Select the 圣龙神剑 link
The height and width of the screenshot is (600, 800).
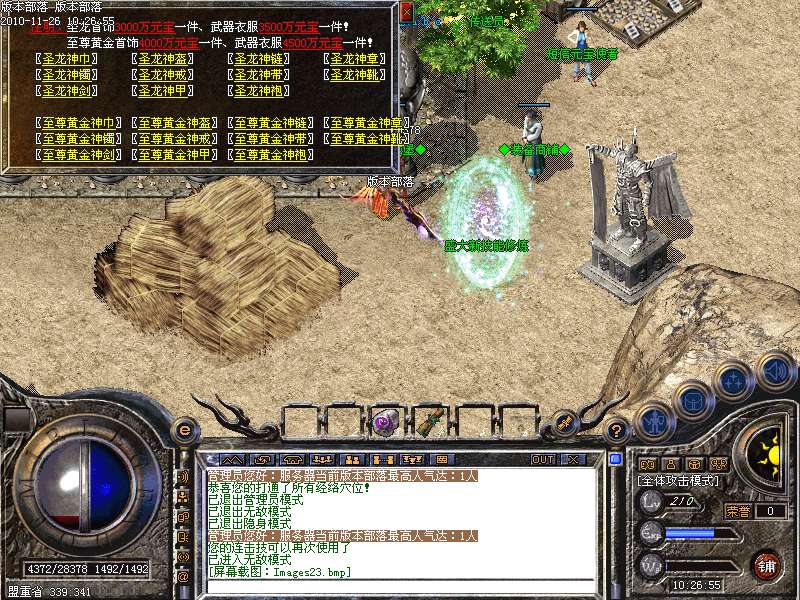pos(68,91)
